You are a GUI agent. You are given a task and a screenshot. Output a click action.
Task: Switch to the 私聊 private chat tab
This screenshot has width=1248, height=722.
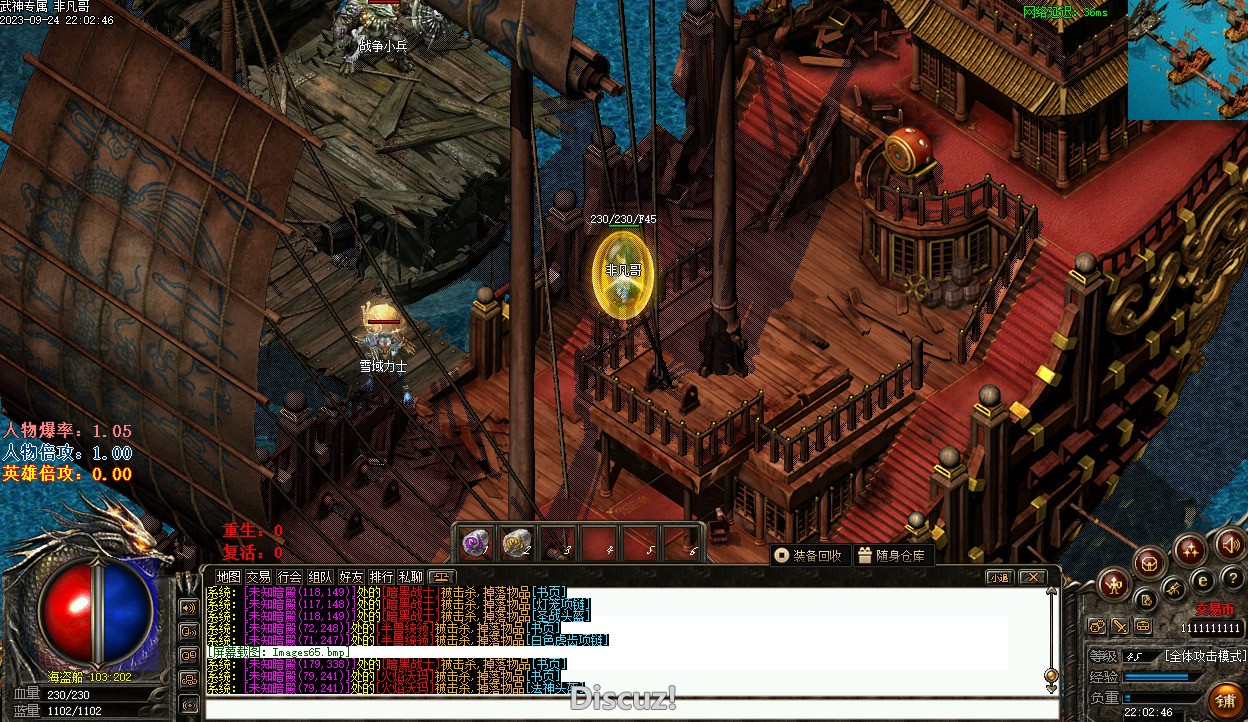(411, 577)
